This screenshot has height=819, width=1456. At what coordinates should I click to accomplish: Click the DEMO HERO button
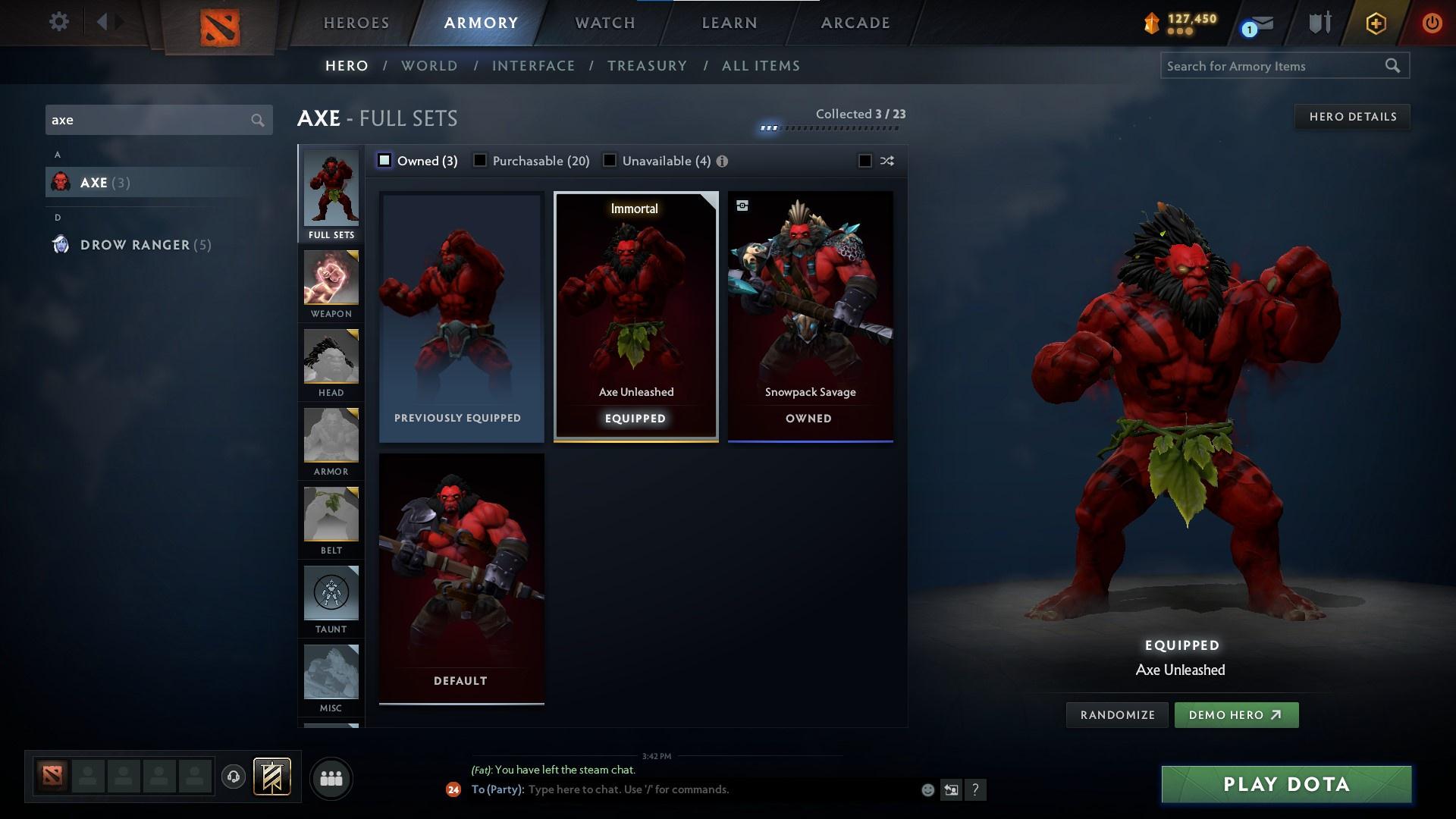click(1236, 714)
